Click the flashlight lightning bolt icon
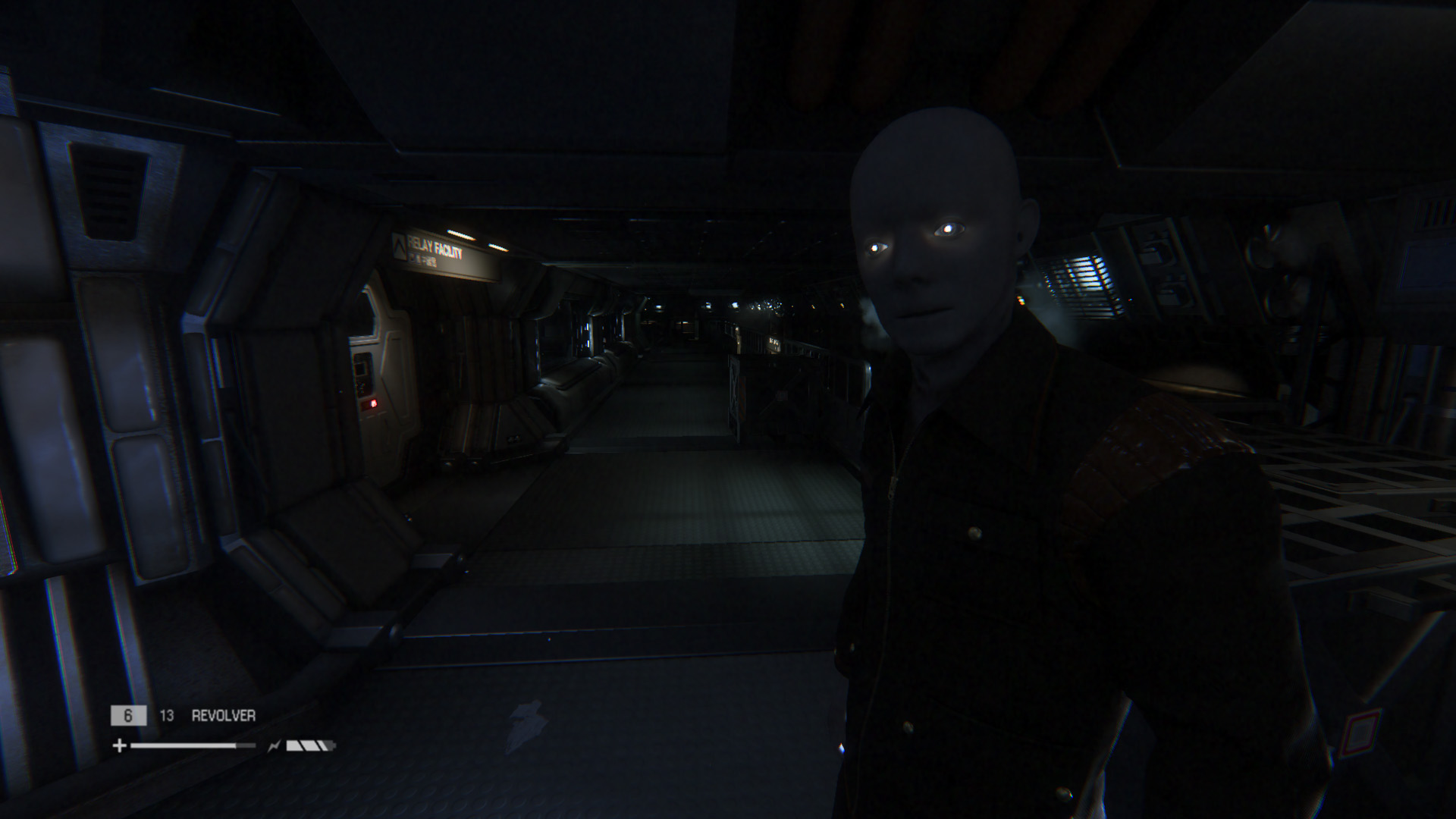 click(275, 745)
